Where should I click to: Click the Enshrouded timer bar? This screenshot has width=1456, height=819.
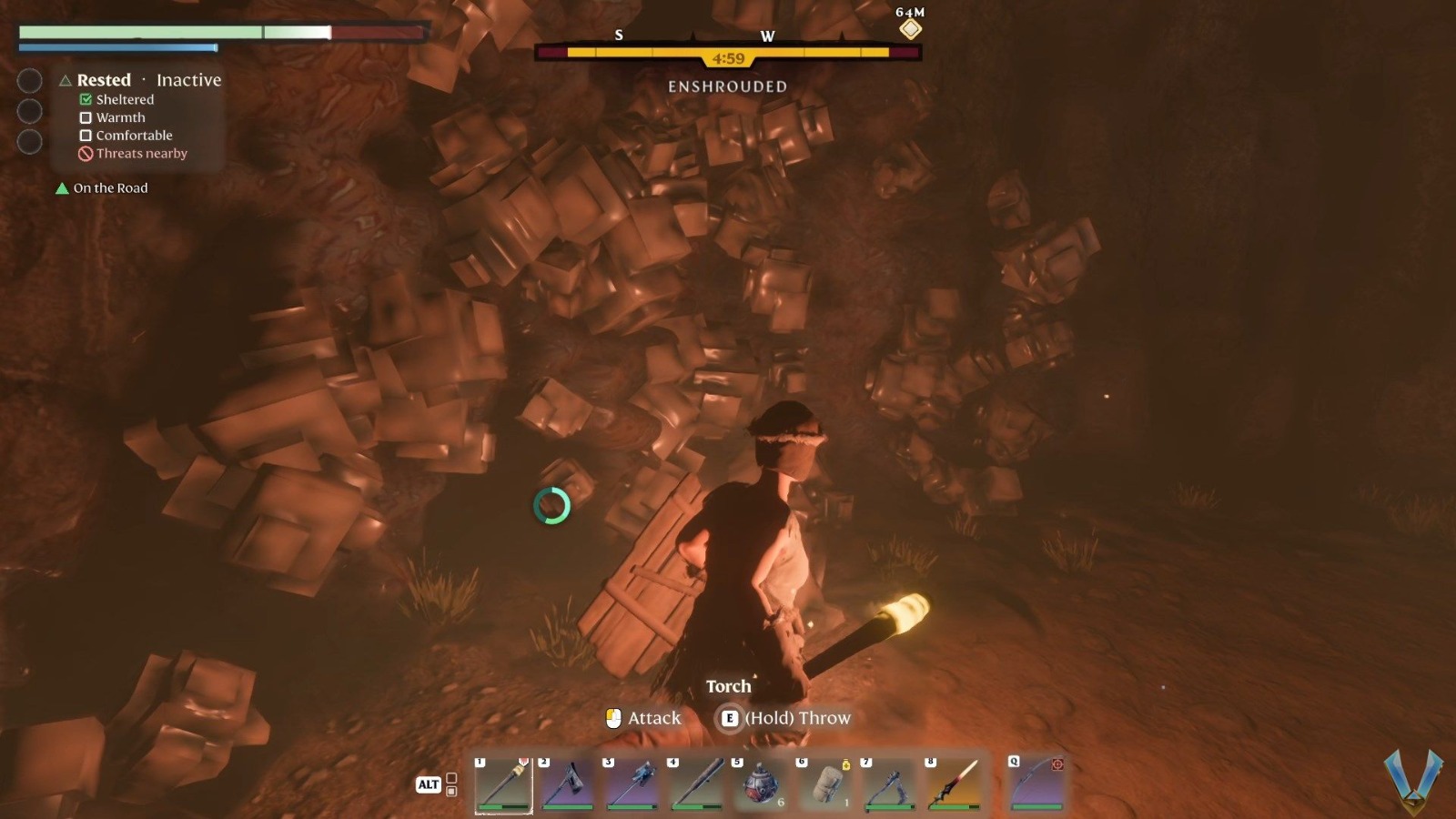coord(726,56)
